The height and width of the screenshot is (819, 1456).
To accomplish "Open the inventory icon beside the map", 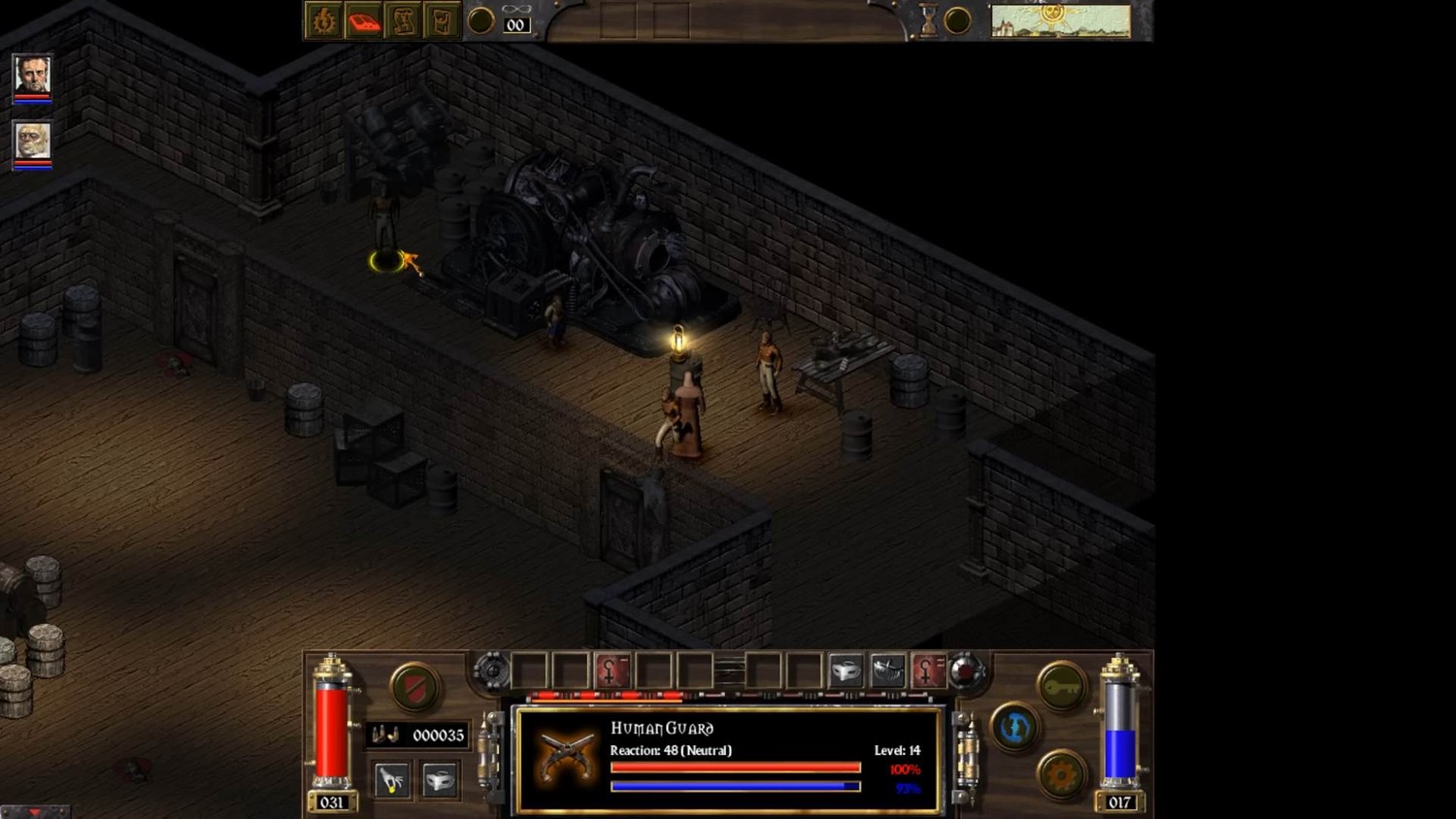I will (x=442, y=20).
